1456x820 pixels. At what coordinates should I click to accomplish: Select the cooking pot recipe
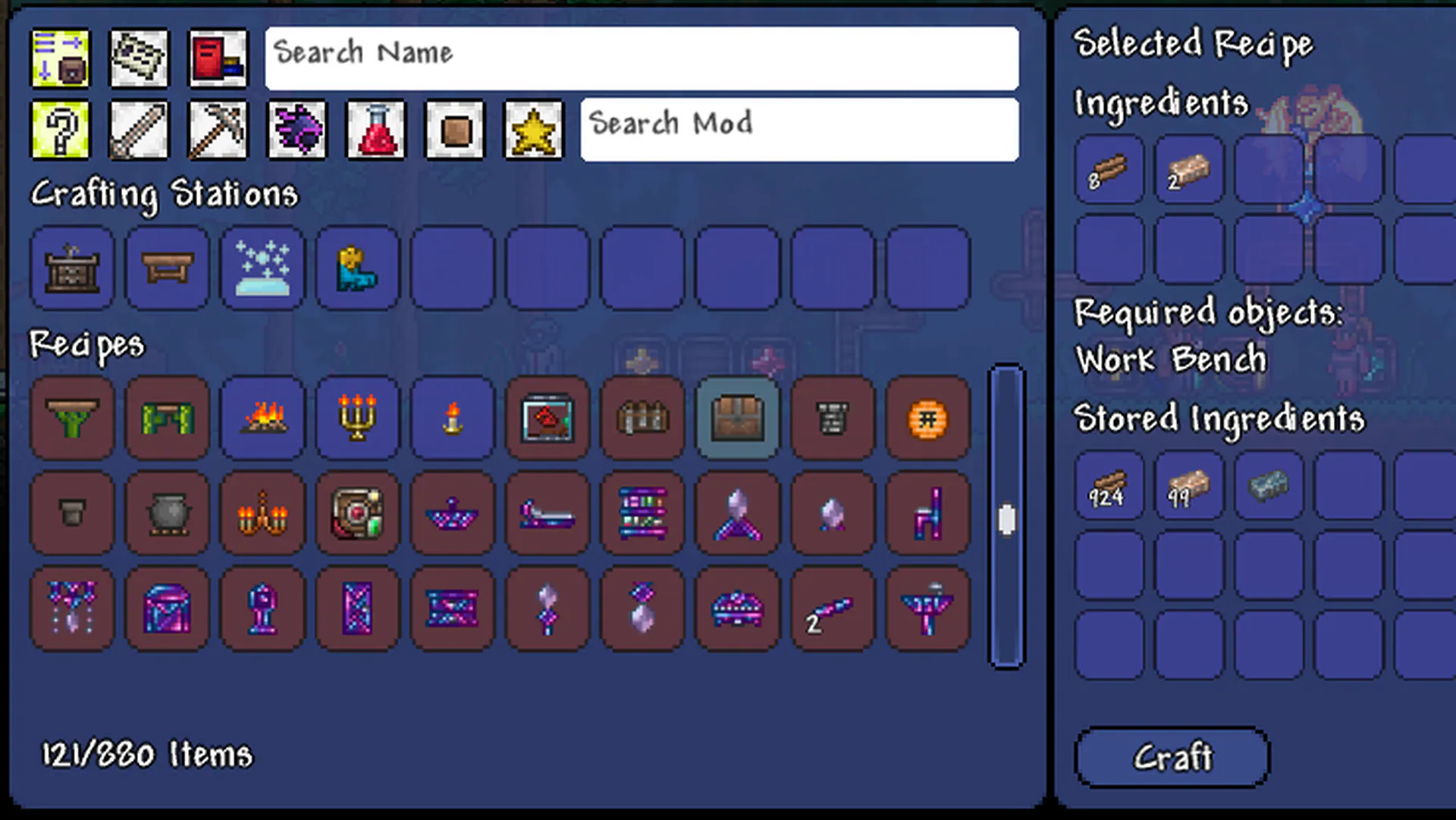pos(168,514)
